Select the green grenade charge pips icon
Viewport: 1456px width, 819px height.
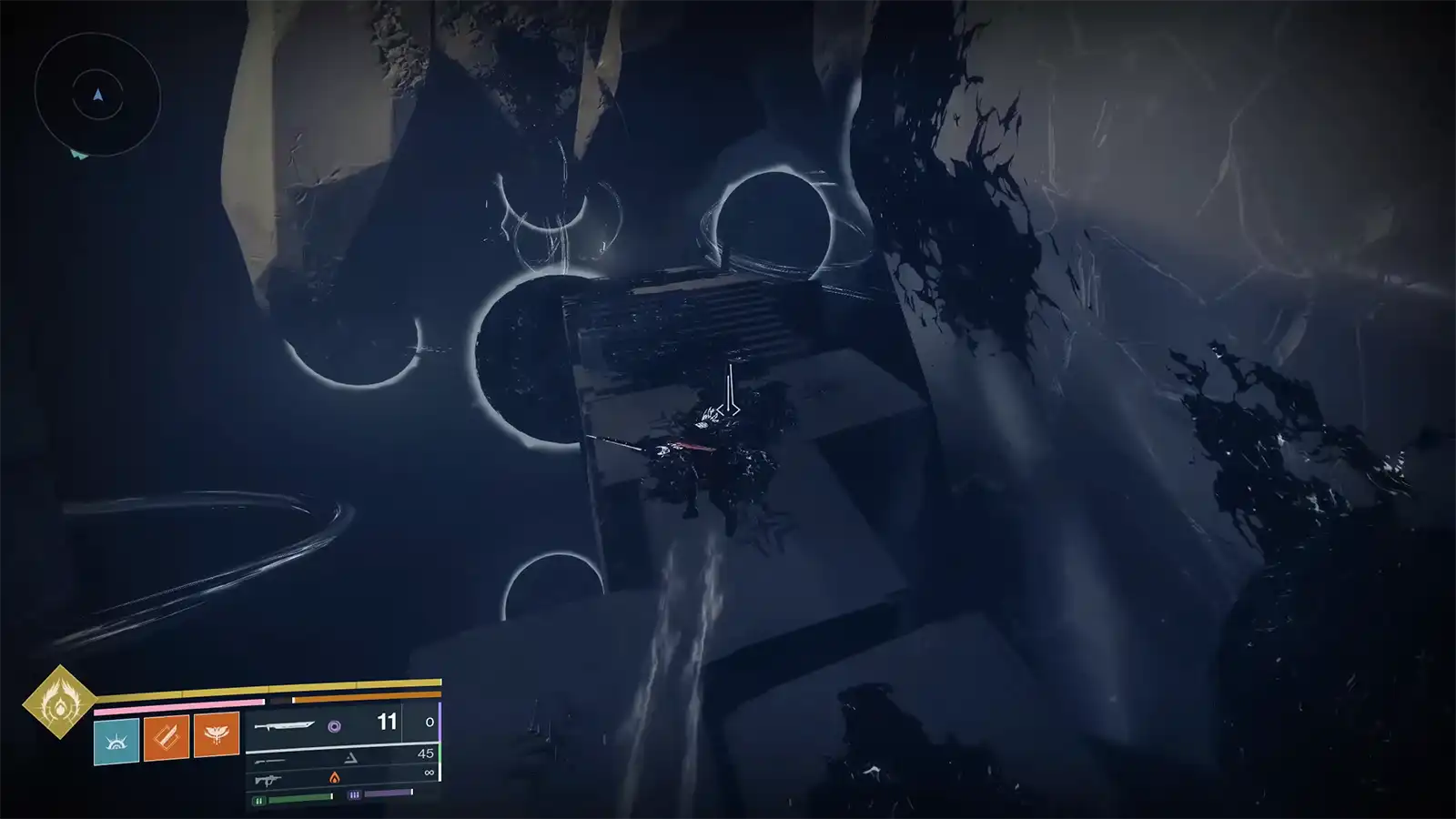[258, 799]
